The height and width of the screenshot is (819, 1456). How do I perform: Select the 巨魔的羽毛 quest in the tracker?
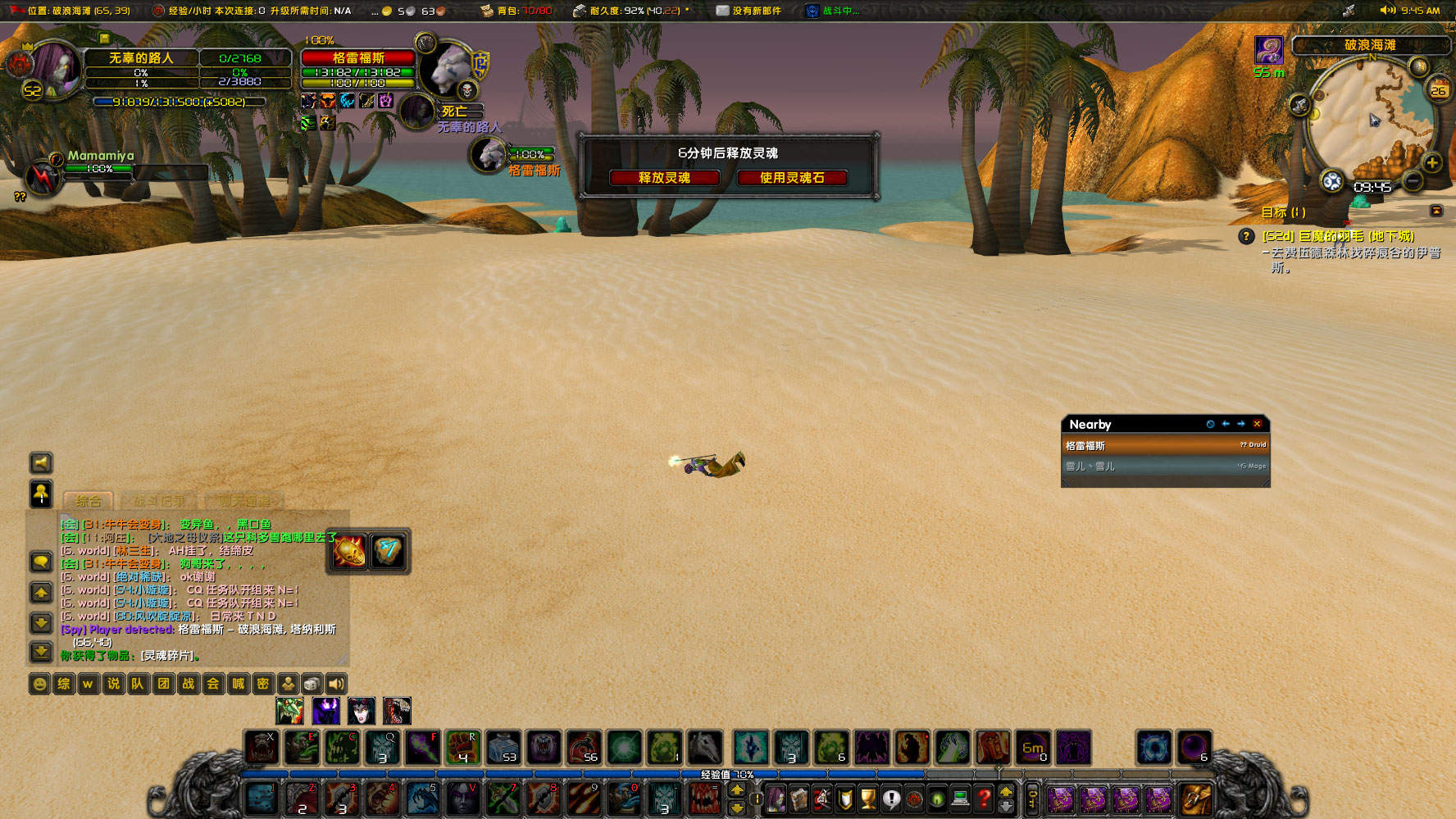tap(1337, 236)
